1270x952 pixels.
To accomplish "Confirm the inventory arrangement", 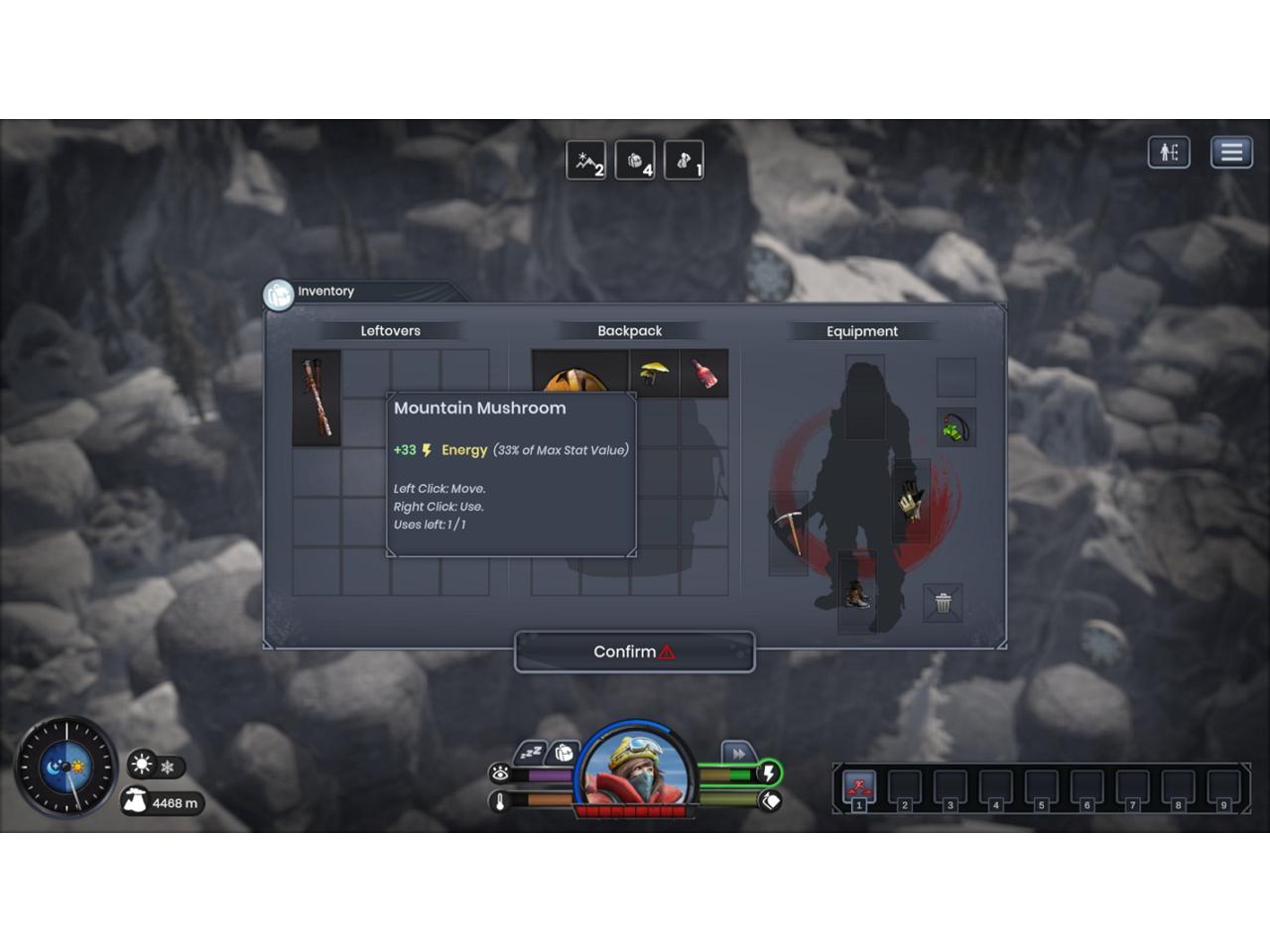I will [x=634, y=652].
